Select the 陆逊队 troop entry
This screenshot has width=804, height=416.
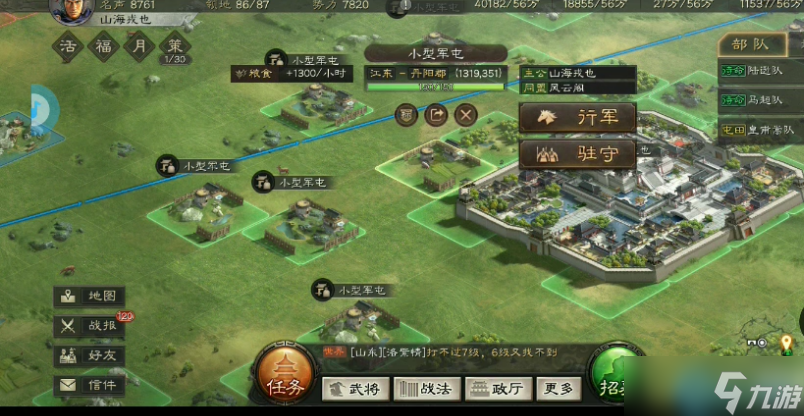coord(758,71)
